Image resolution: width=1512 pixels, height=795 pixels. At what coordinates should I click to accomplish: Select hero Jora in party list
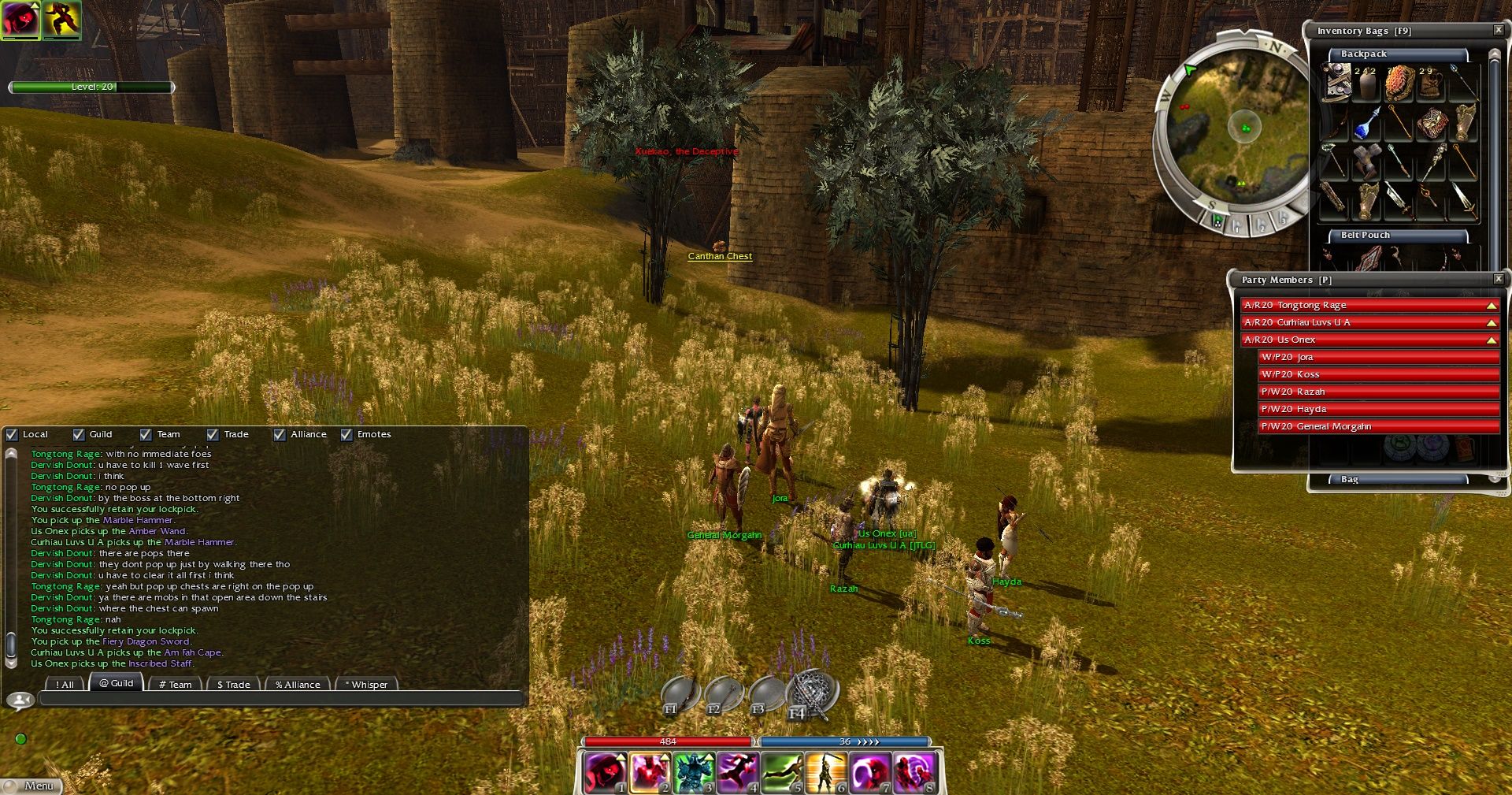point(1378,357)
